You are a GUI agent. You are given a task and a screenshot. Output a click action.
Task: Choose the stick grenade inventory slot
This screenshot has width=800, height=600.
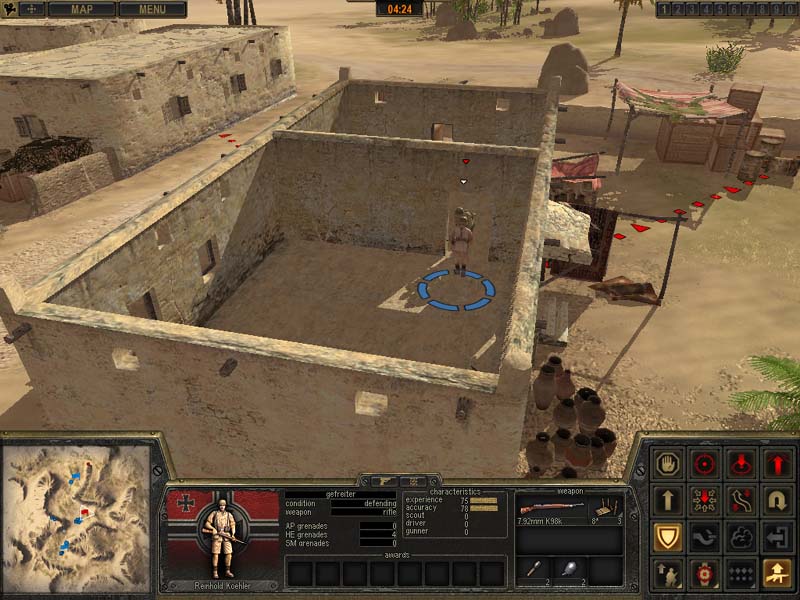point(534,569)
